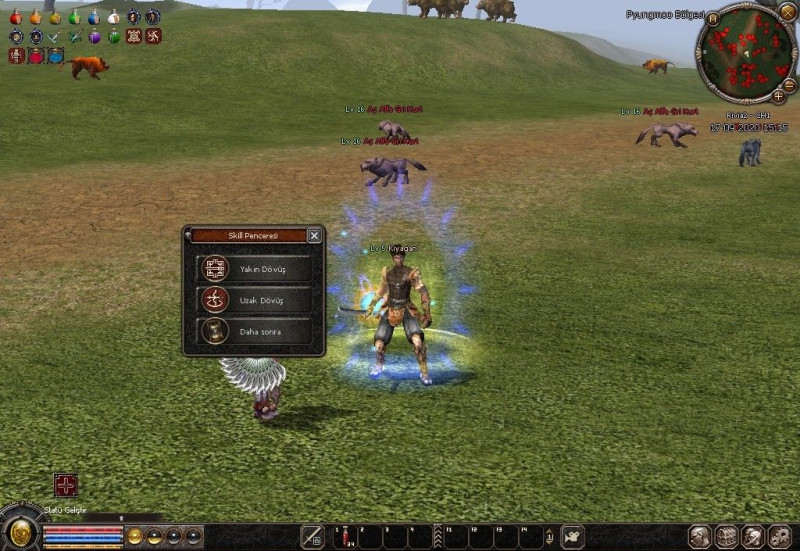Click the gold dragon emblem in corner

tap(18, 529)
